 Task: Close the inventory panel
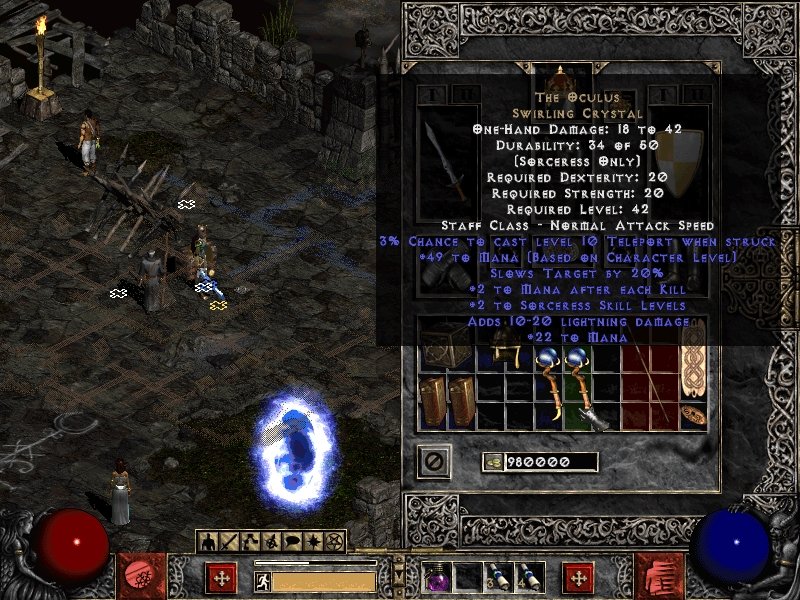[435, 461]
